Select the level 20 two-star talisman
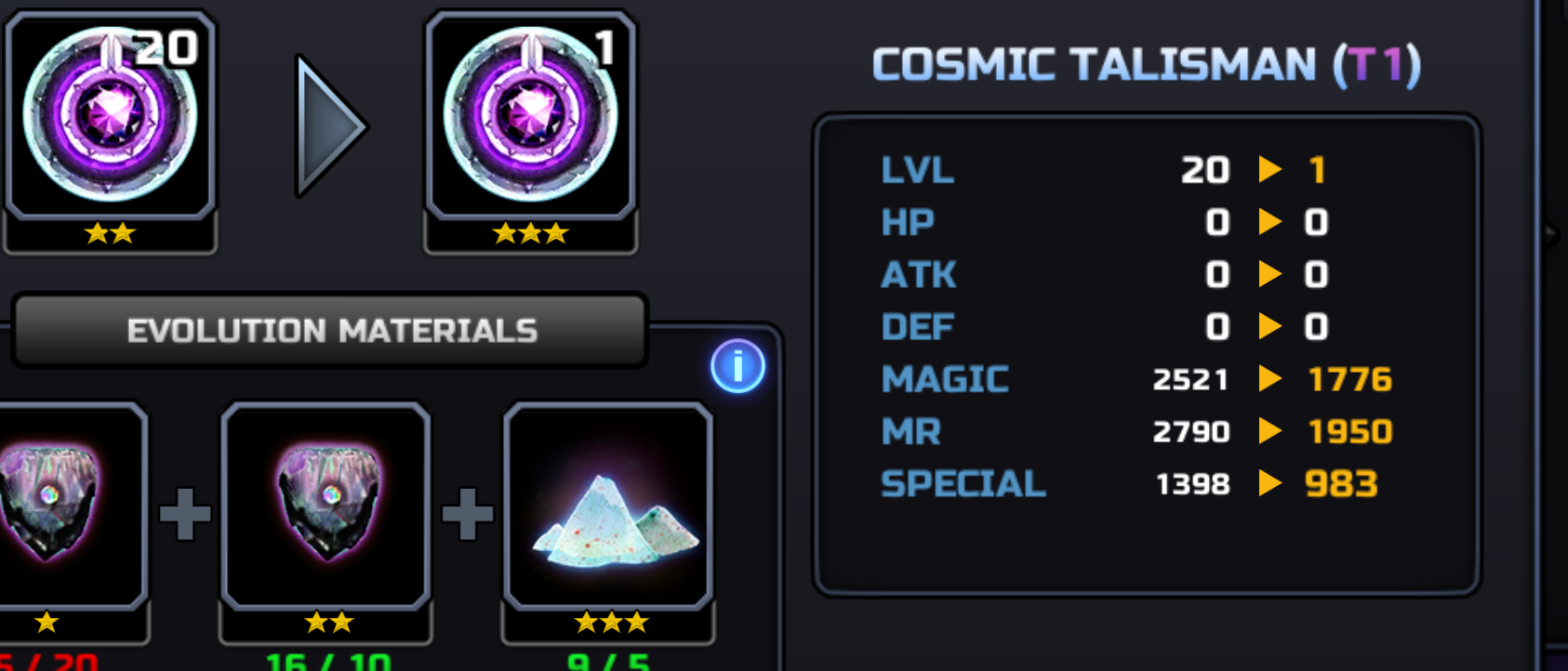The image size is (1568, 671). (110, 116)
